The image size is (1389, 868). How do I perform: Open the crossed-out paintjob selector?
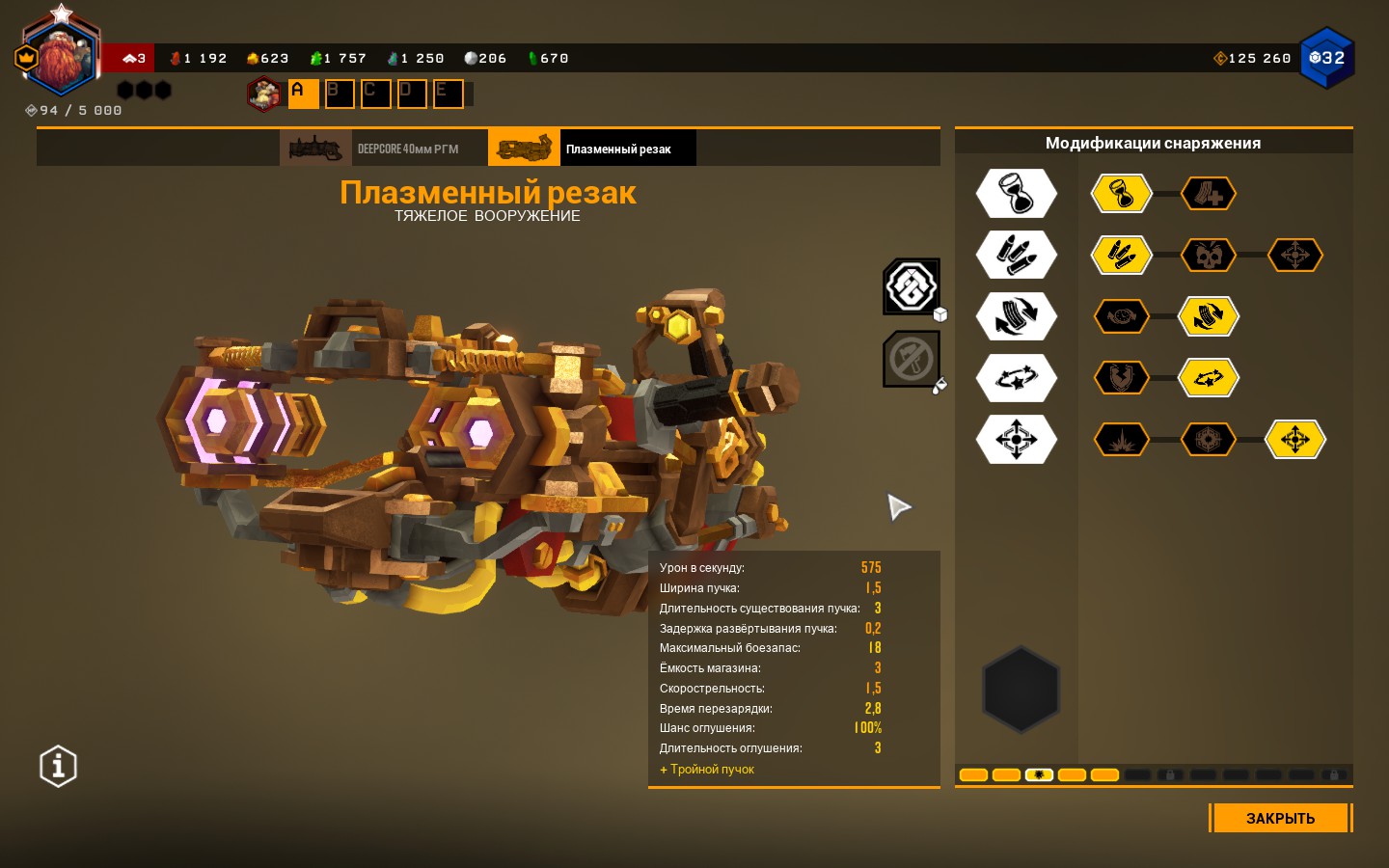(912, 359)
